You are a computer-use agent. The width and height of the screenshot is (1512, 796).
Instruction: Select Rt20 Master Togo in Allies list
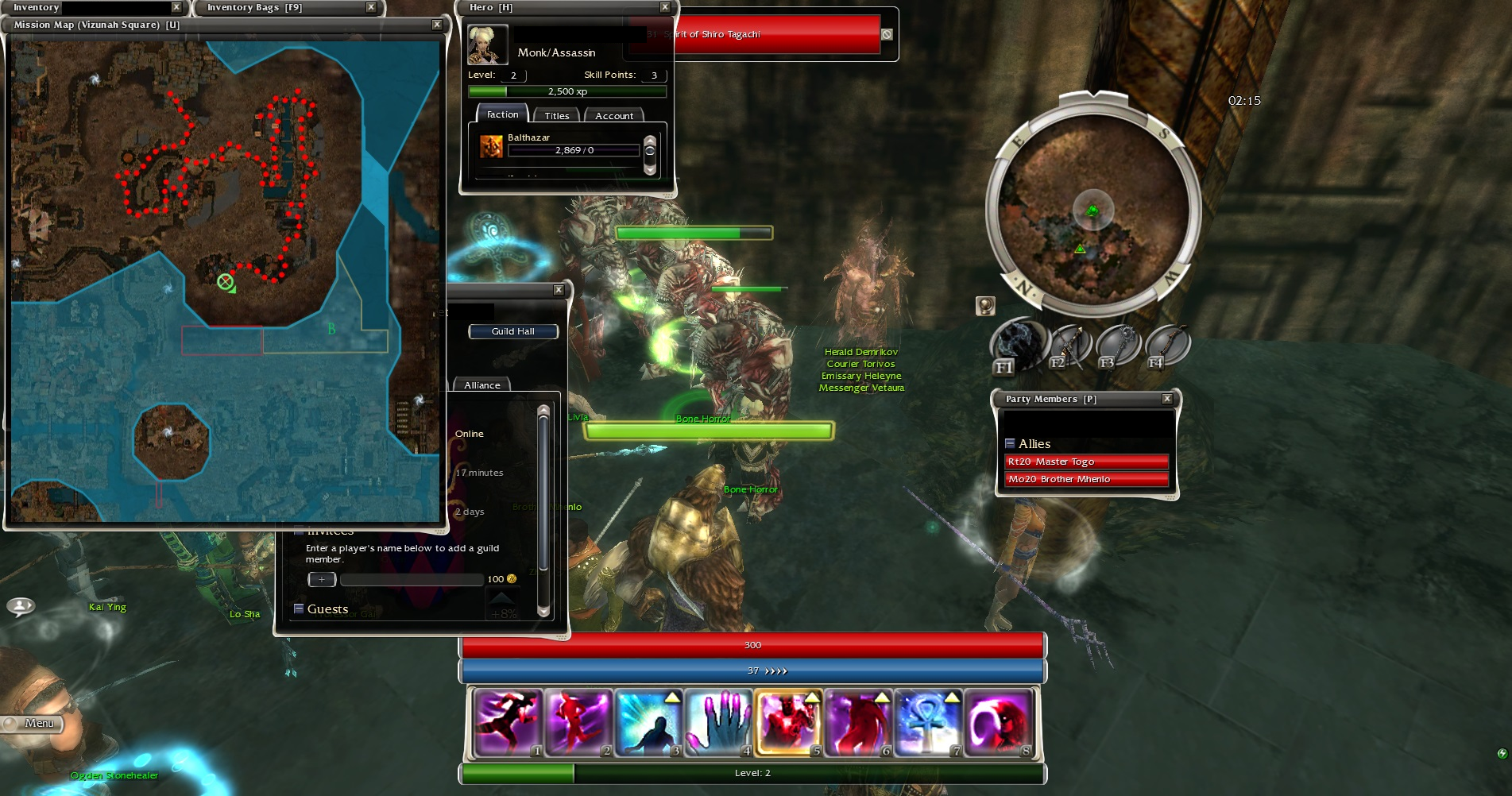[1086, 462]
